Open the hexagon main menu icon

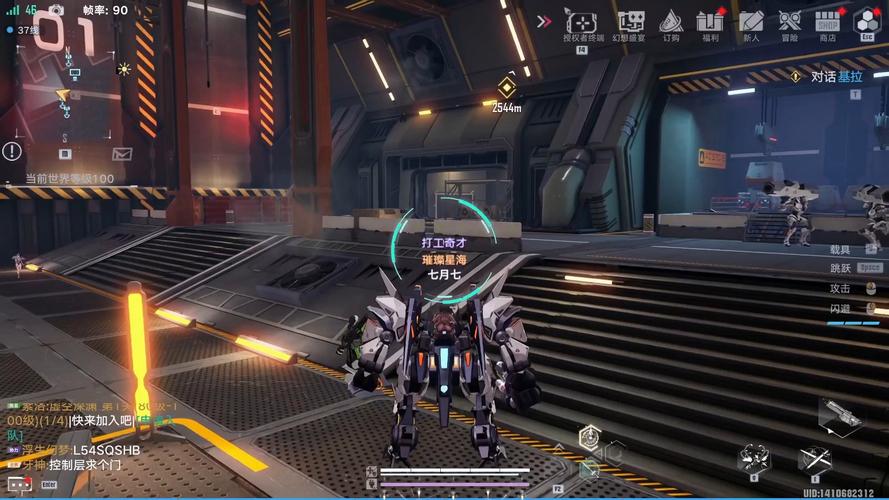(866, 20)
